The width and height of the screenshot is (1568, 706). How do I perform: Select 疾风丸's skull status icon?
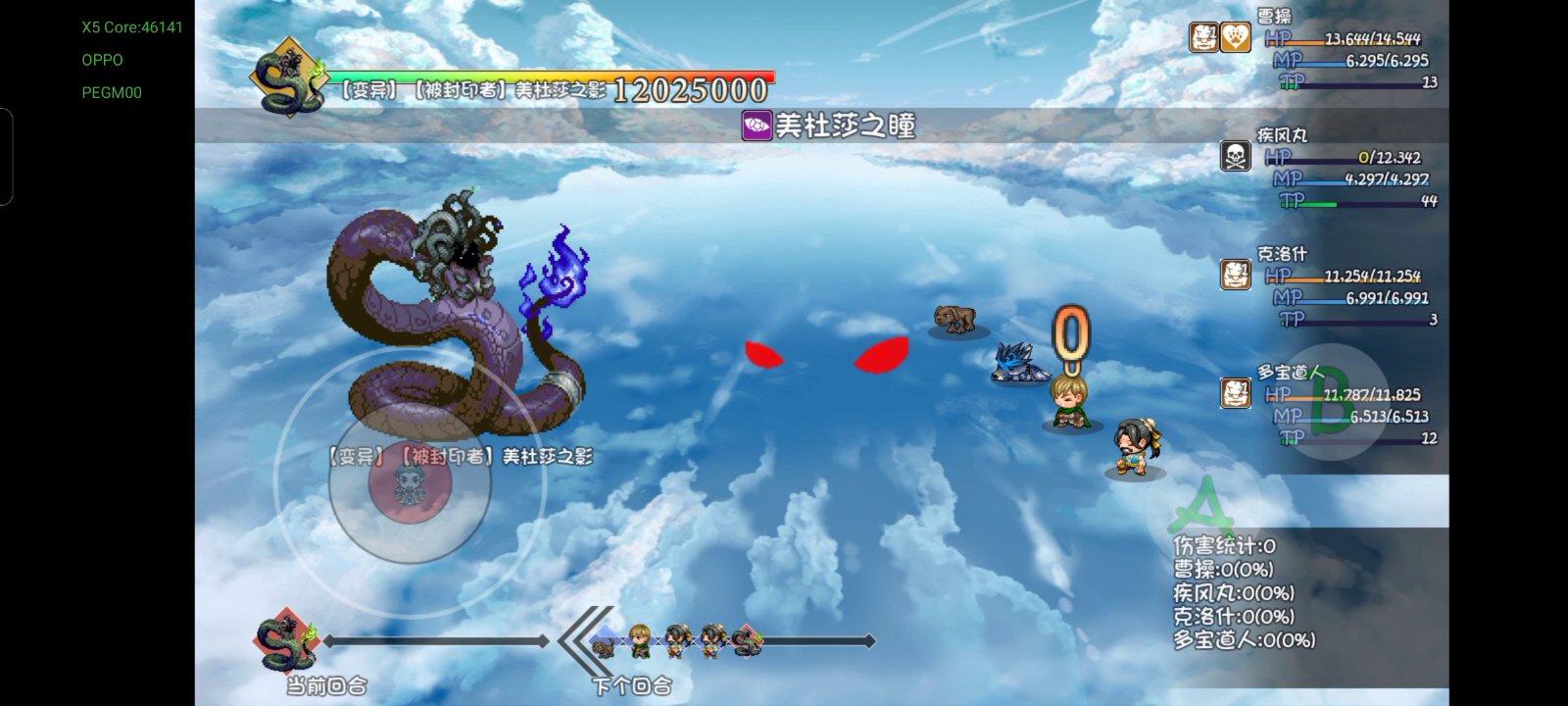[x=1235, y=156]
